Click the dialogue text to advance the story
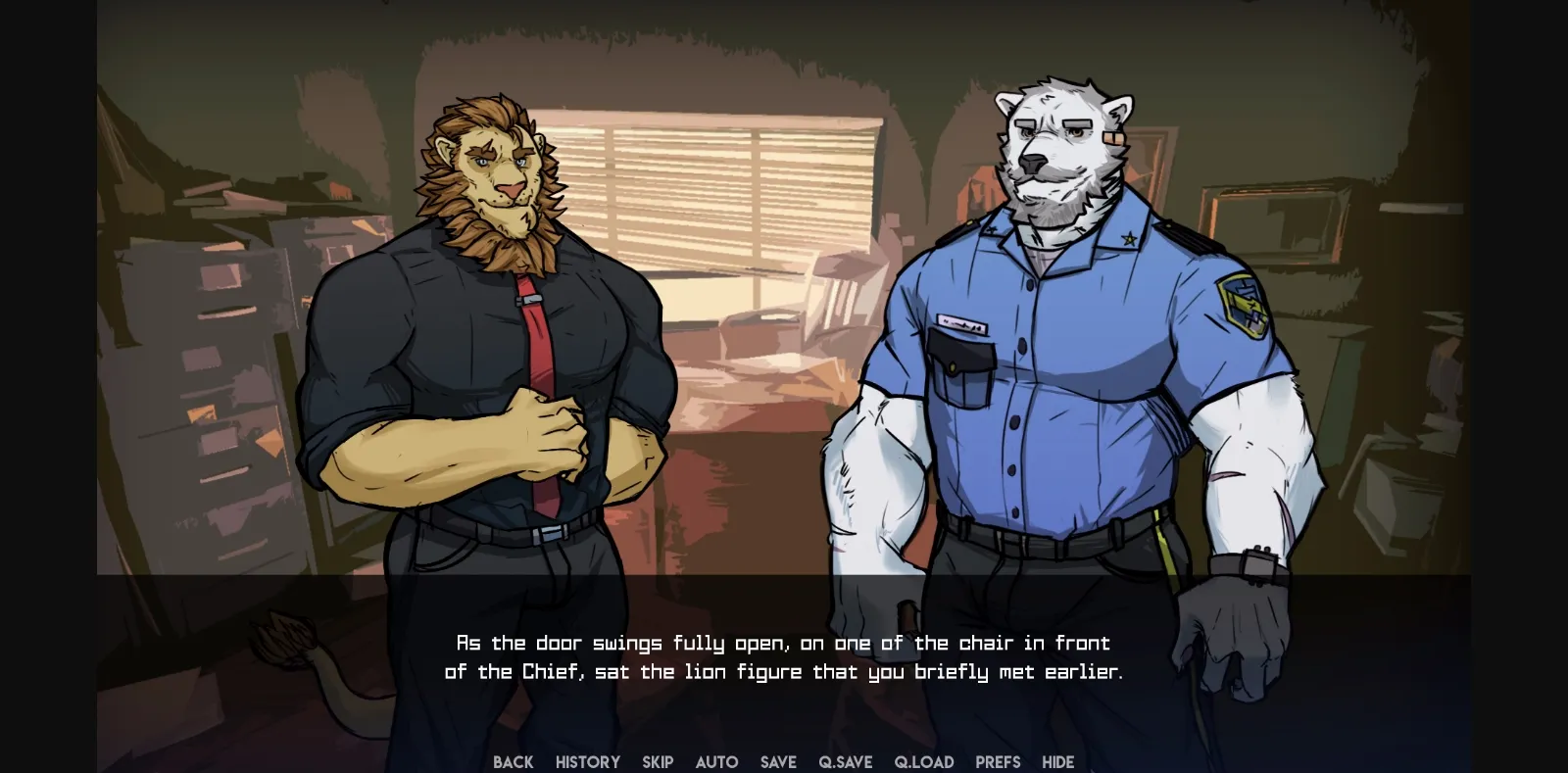 (784, 656)
